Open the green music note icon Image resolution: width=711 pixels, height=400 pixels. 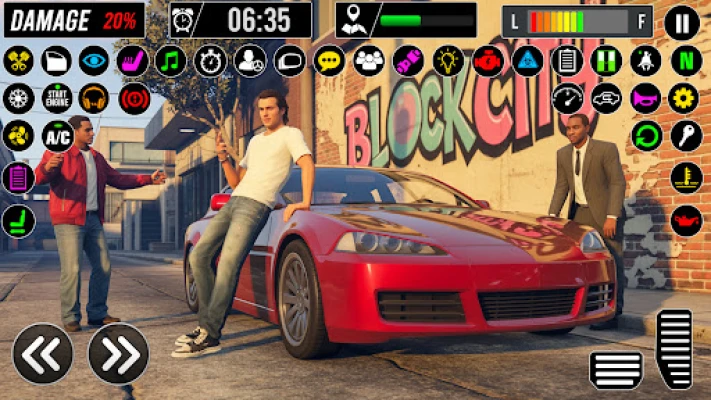tap(171, 60)
